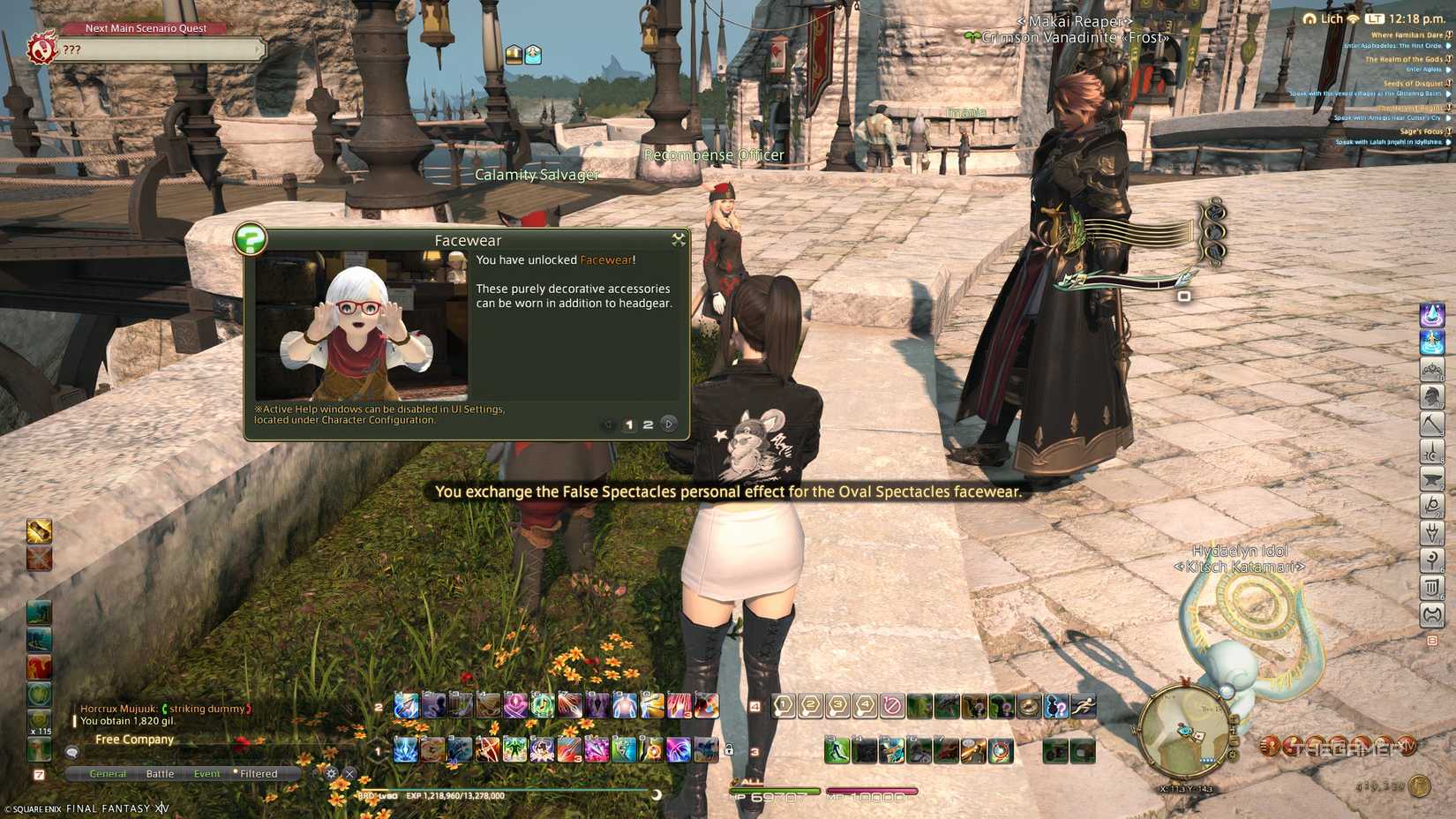The height and width of the screenshot is (819, 1456).
Task: Click the wrench icon on the Facewear window
Action: [679, 238]
